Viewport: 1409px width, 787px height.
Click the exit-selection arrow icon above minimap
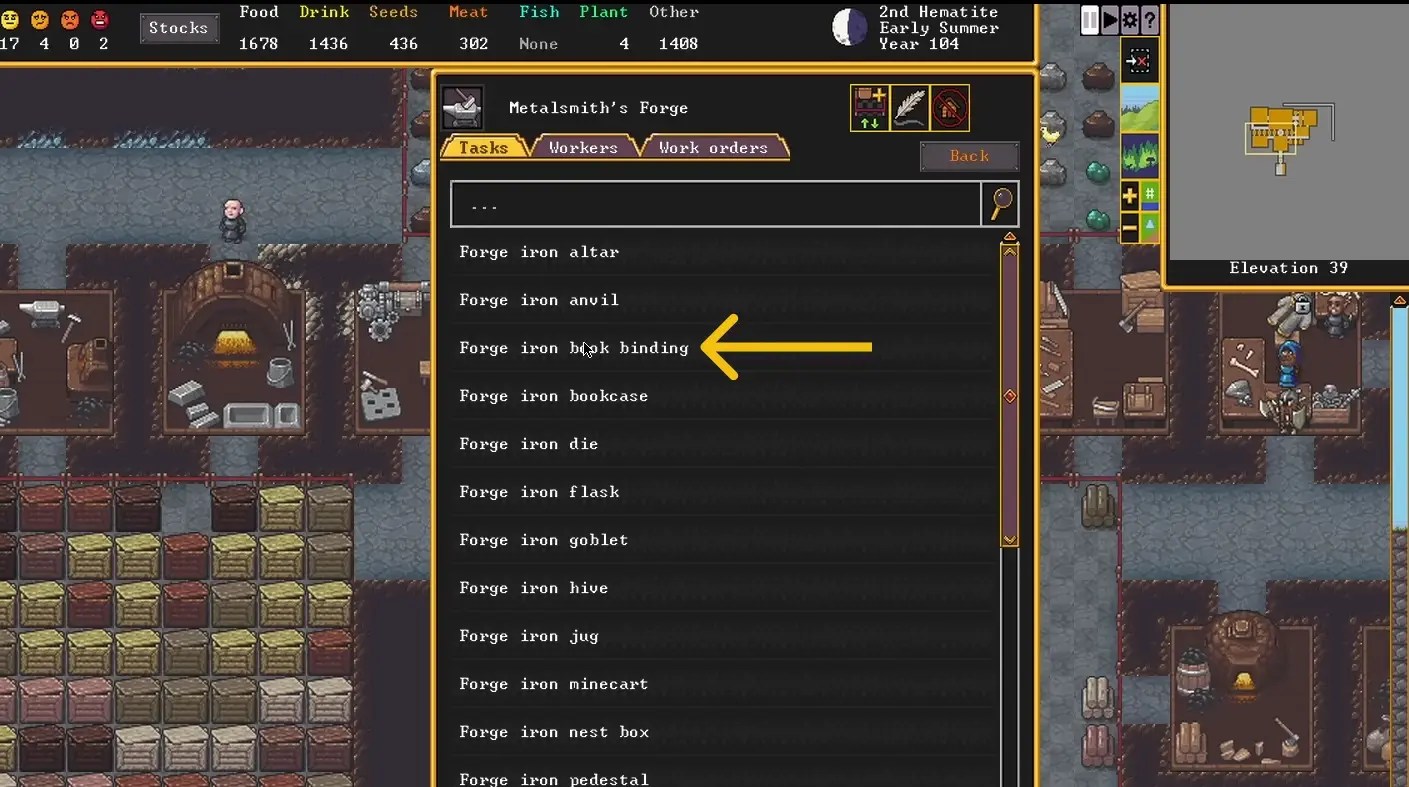point(1140,60)
